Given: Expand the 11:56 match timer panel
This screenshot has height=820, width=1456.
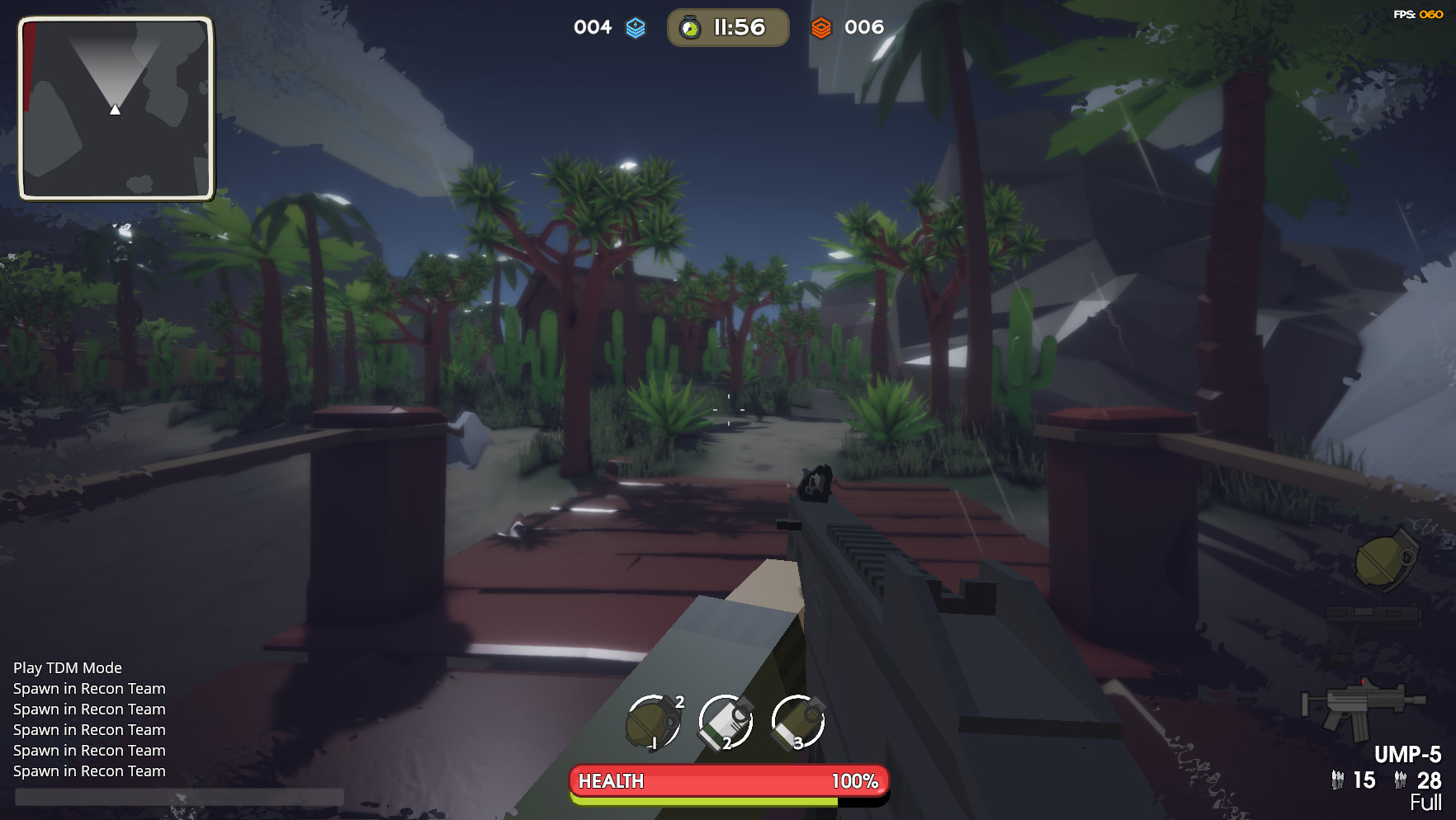Looking at the screenshot, I should (727, 26).
